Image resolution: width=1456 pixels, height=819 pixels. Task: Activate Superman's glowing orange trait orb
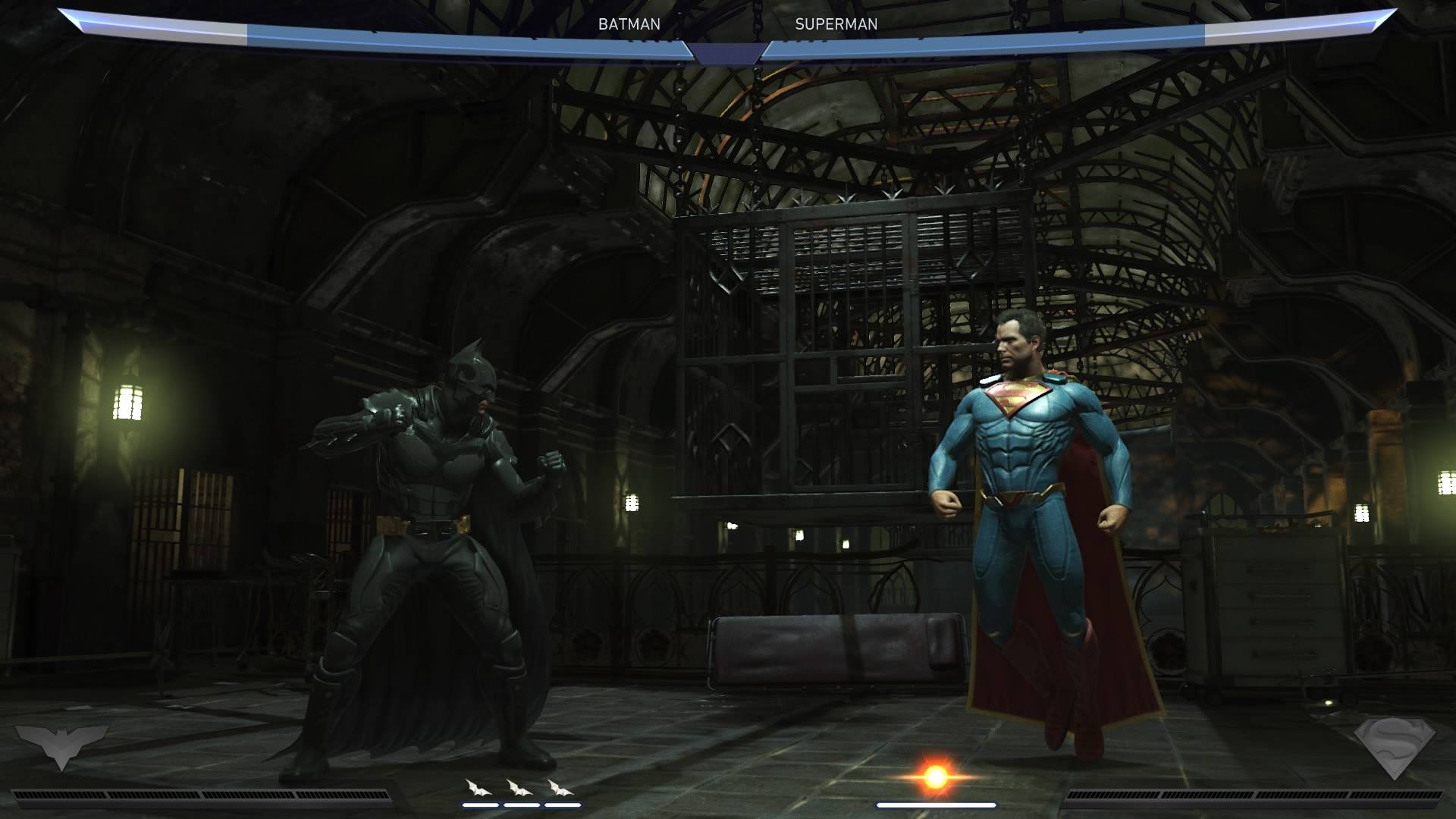pos(936,777)
